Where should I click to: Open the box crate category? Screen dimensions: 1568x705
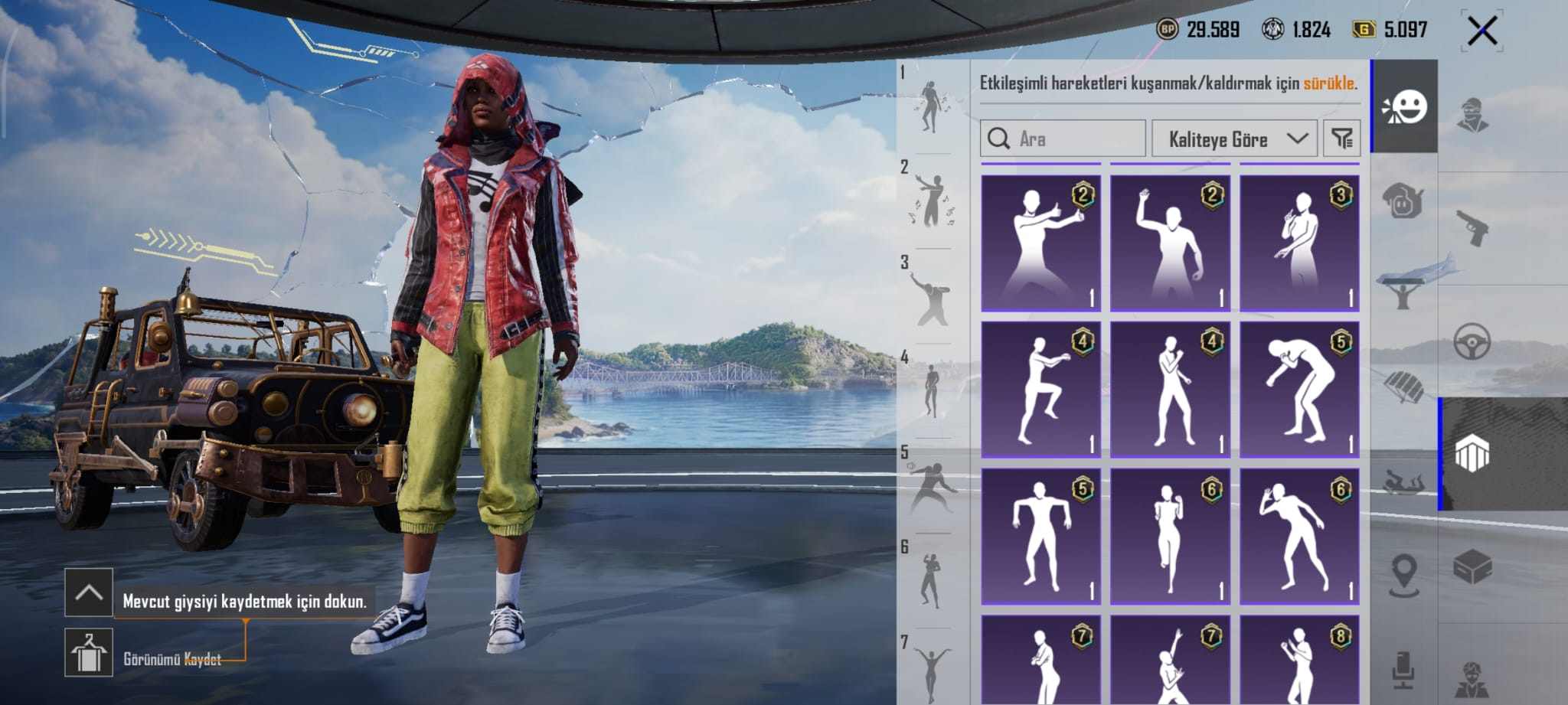(x=1472, y=568)
